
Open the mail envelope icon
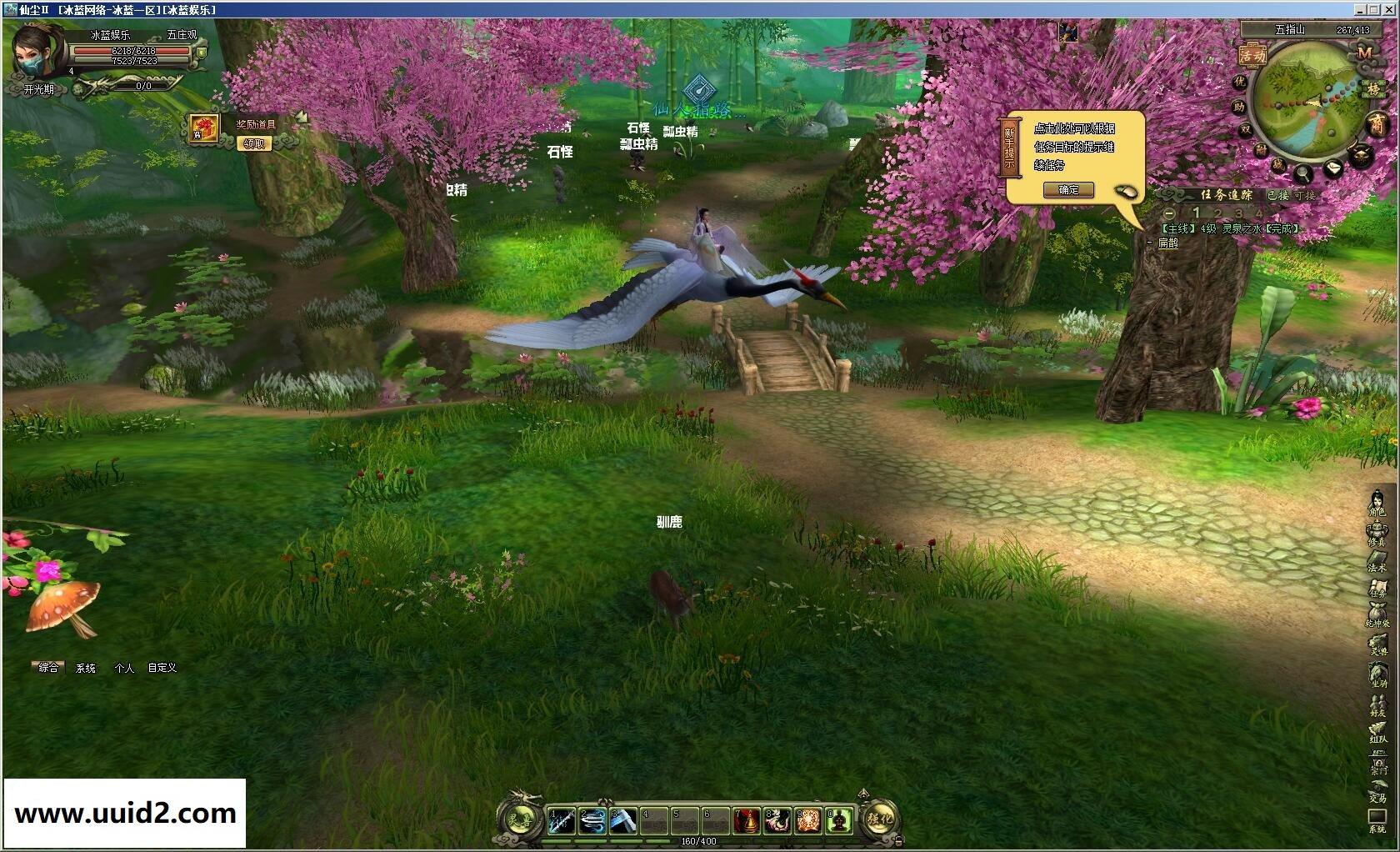tap(1333, 168)
